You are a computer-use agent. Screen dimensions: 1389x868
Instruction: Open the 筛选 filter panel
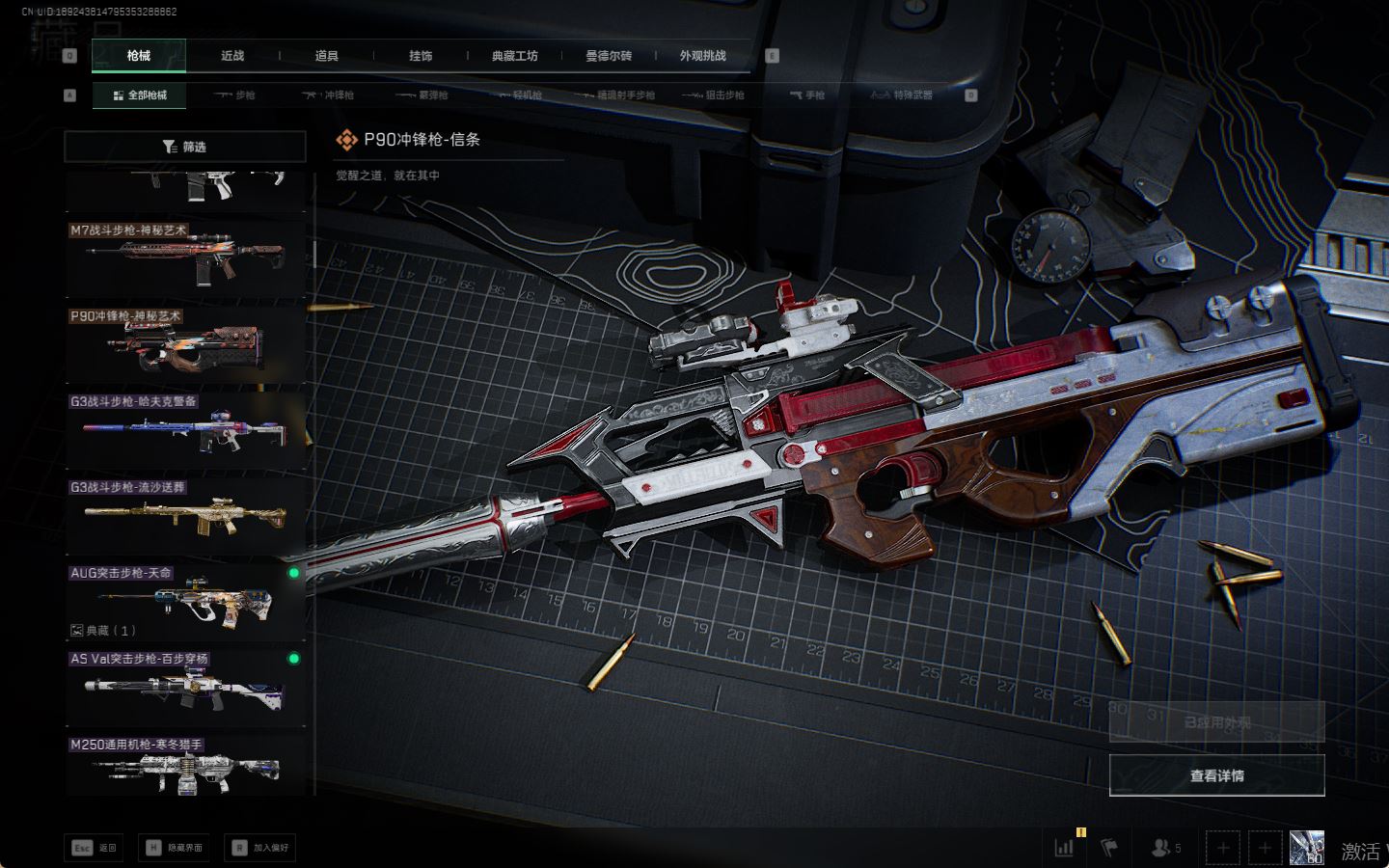[184, 147]
